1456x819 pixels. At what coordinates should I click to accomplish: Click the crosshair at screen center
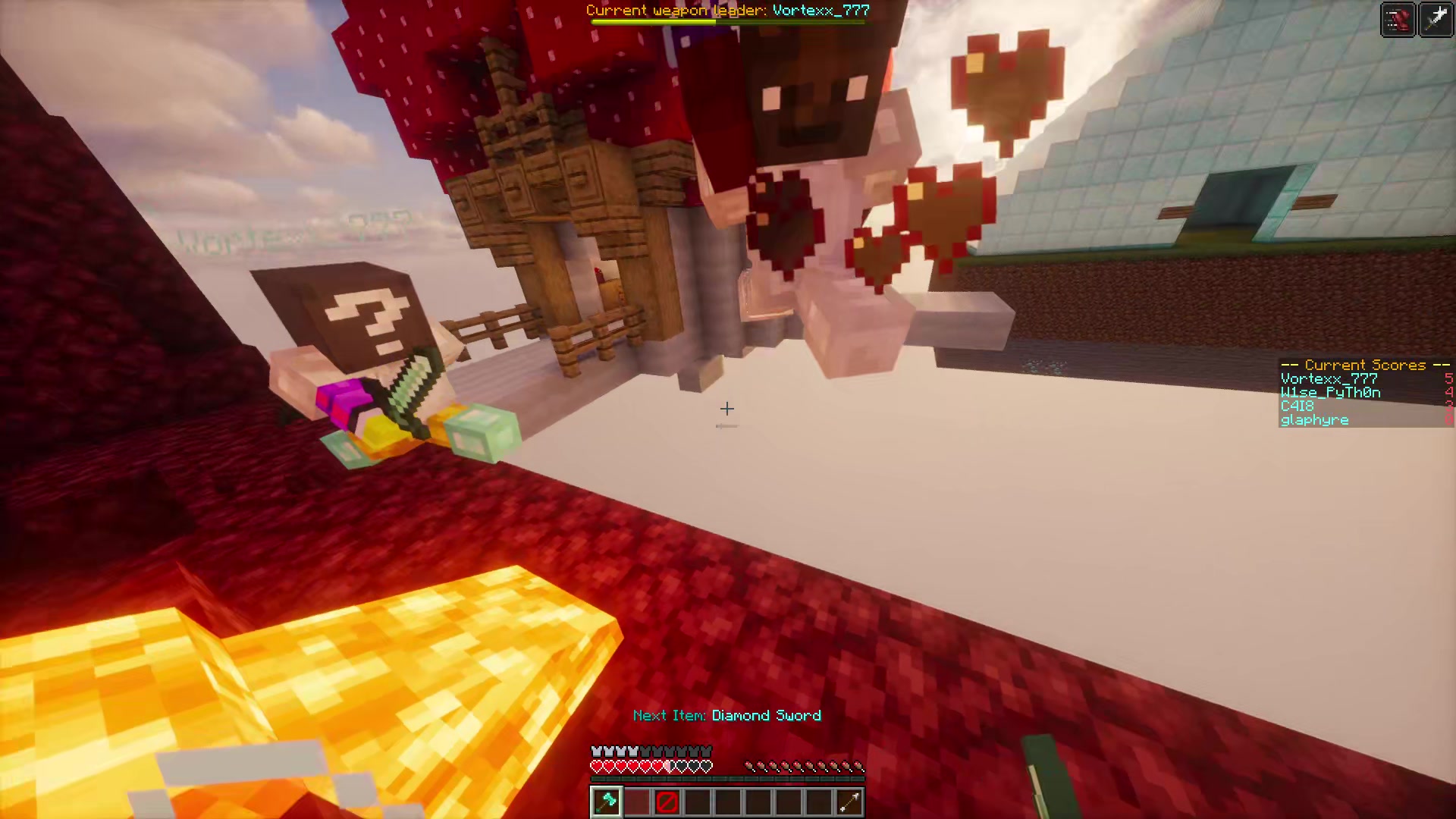726,409
